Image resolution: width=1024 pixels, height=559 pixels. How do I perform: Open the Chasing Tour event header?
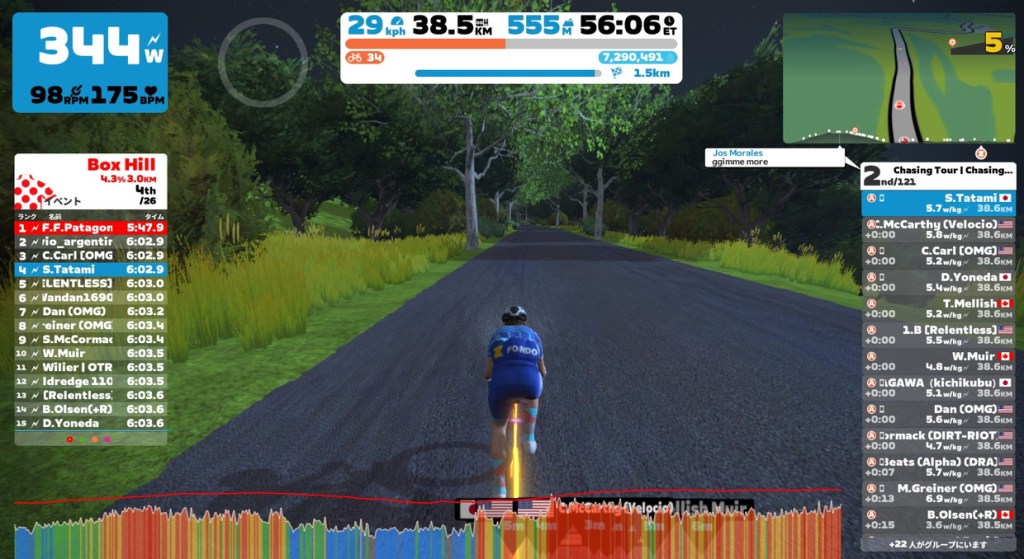(938, 175)
